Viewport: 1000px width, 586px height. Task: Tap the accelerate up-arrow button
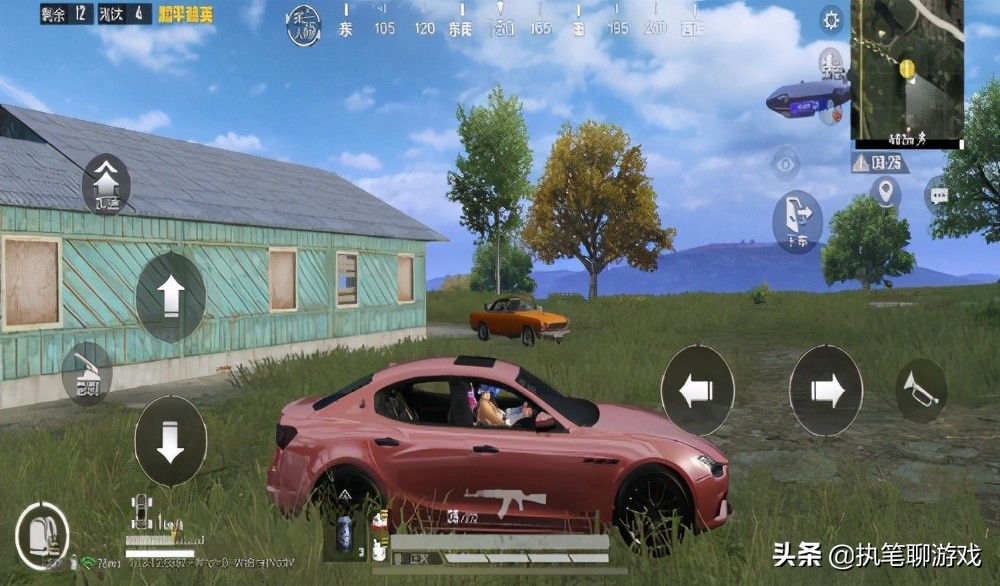pos(171,297)
